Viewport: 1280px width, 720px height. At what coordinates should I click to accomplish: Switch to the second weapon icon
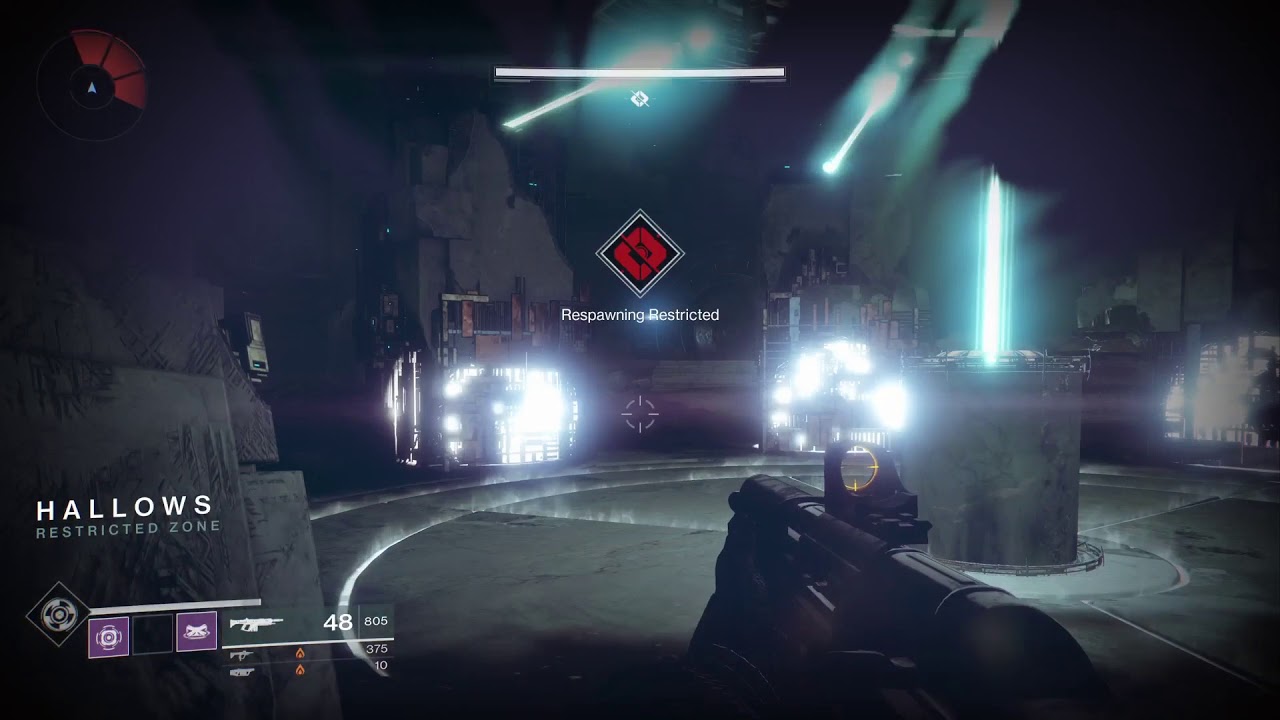242,654
